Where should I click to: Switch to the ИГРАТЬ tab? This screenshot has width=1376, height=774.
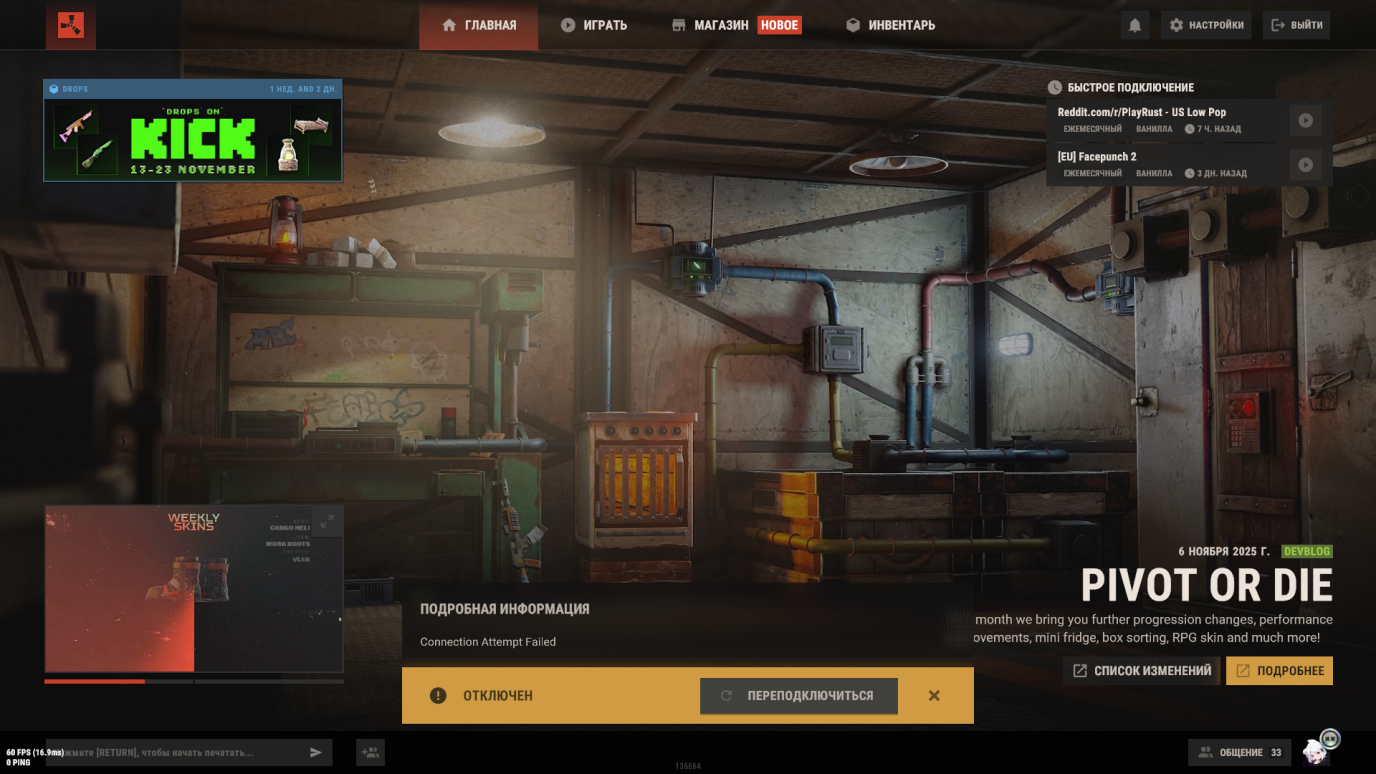click(x=594, y=25)
